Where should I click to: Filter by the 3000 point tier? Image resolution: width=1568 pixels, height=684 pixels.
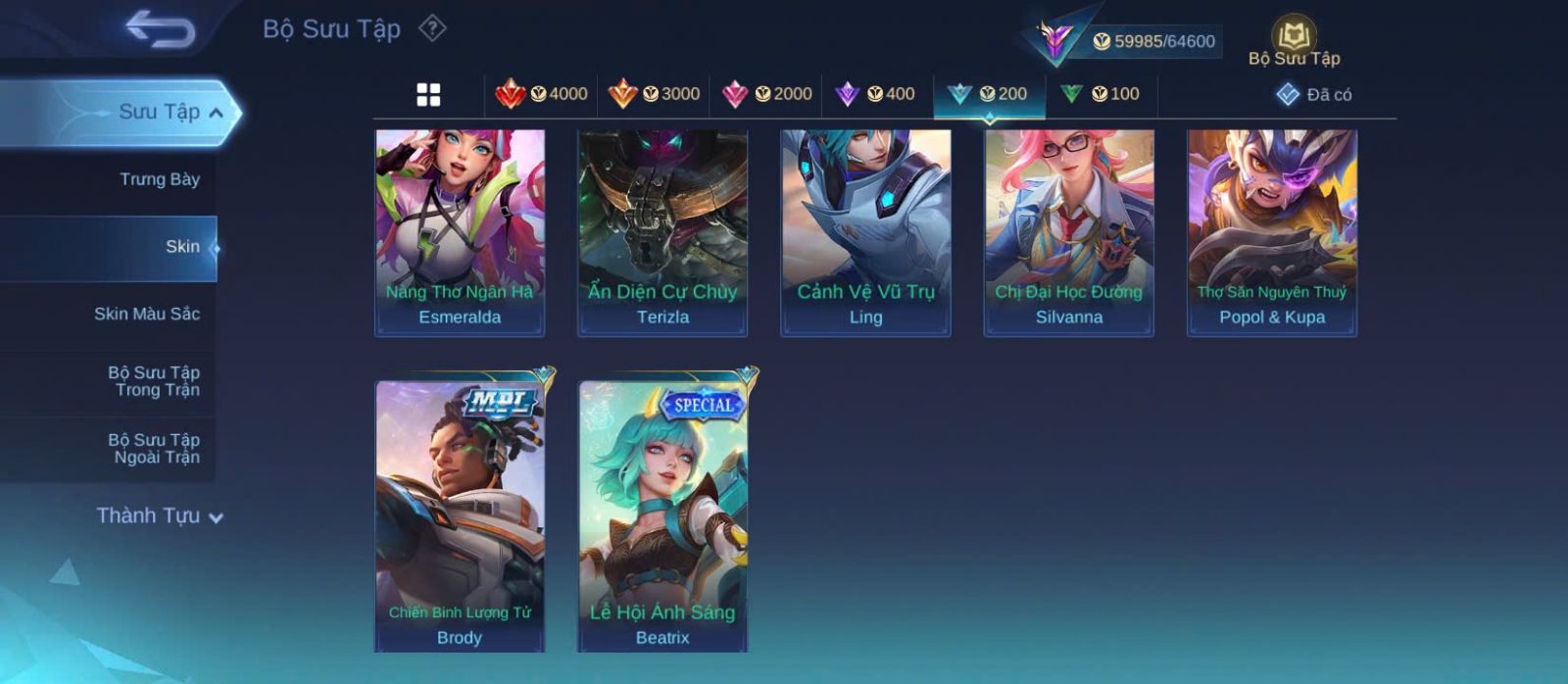654,94
